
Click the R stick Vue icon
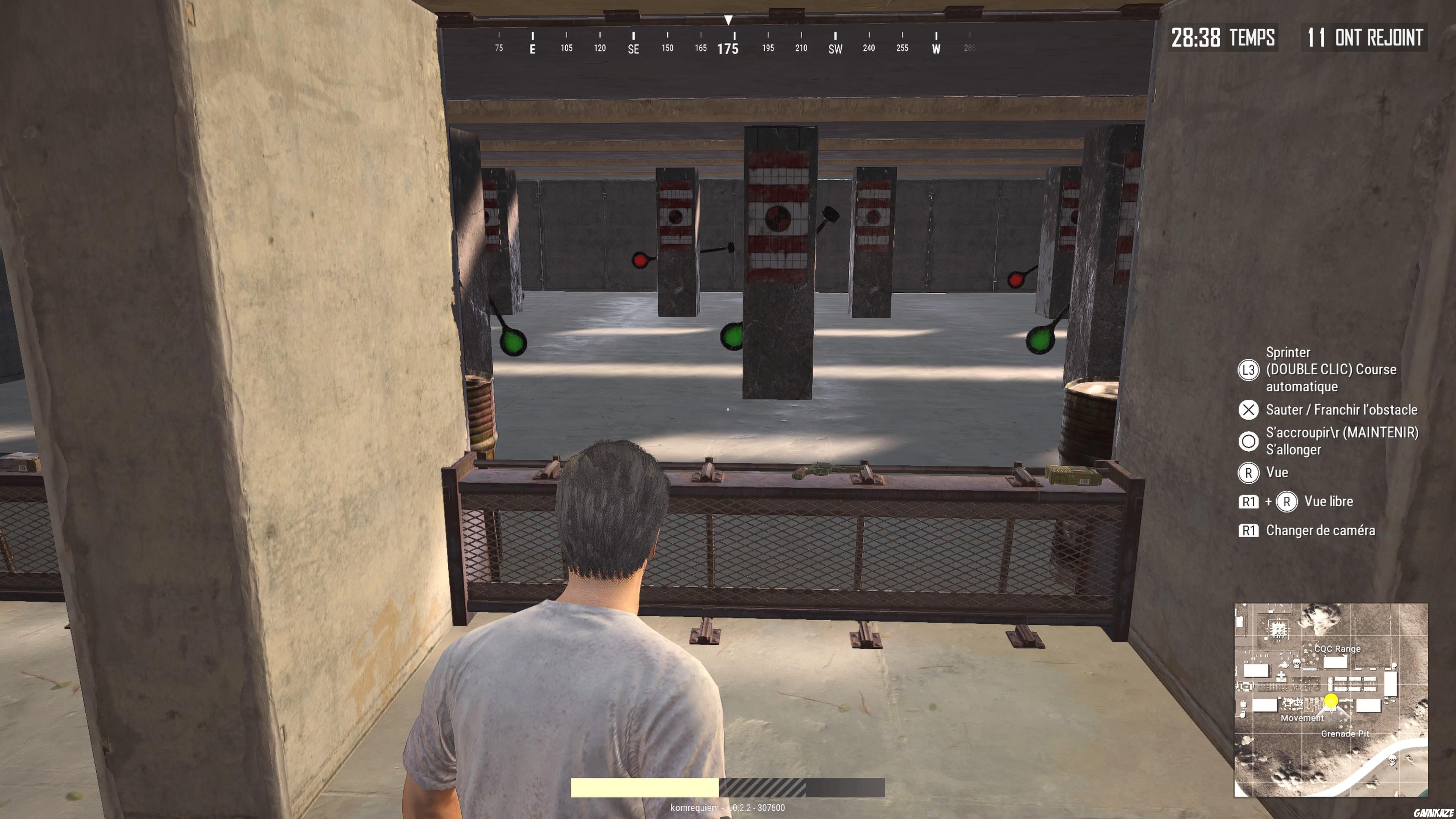1250,473
